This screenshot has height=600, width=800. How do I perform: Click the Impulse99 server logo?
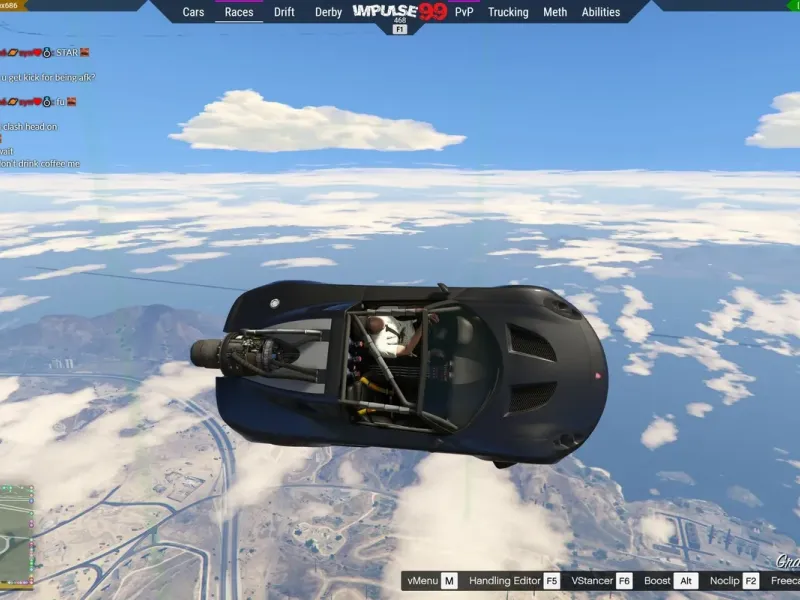coord(399,12)
